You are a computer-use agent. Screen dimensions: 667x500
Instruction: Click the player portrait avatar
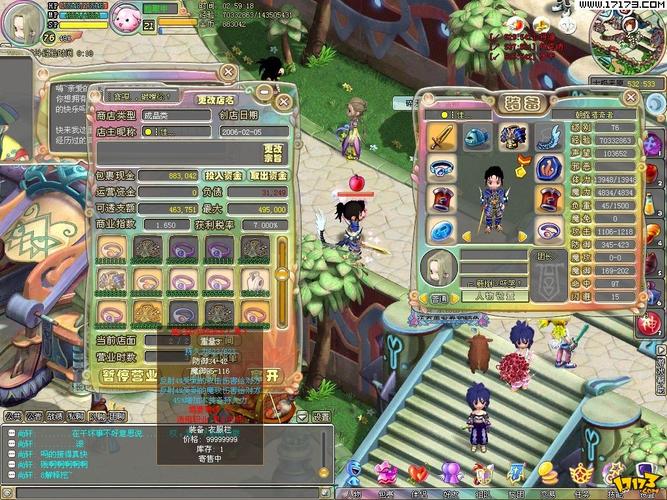tap(20, 24)
